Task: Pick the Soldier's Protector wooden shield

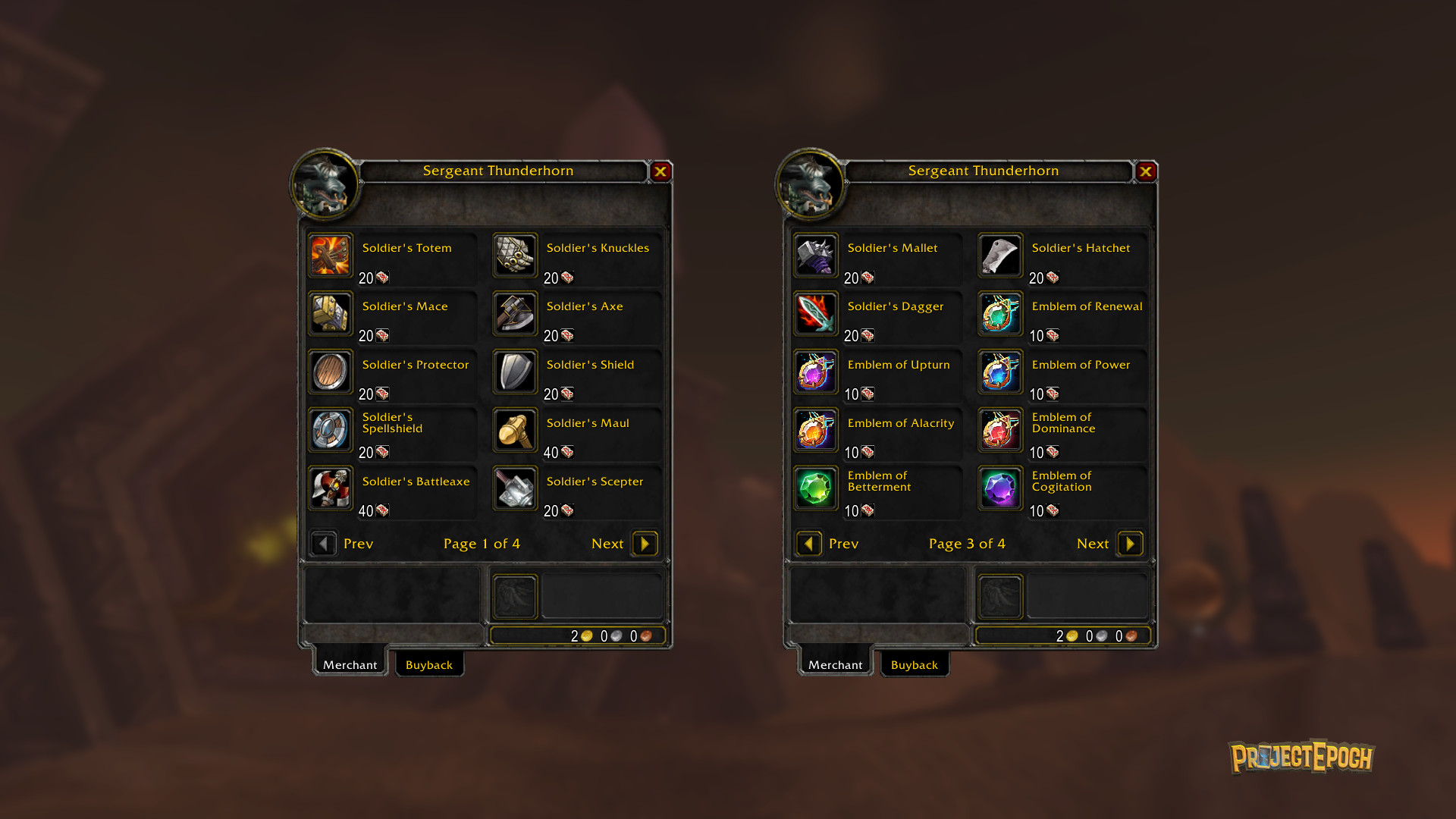Action: (331, 372)
